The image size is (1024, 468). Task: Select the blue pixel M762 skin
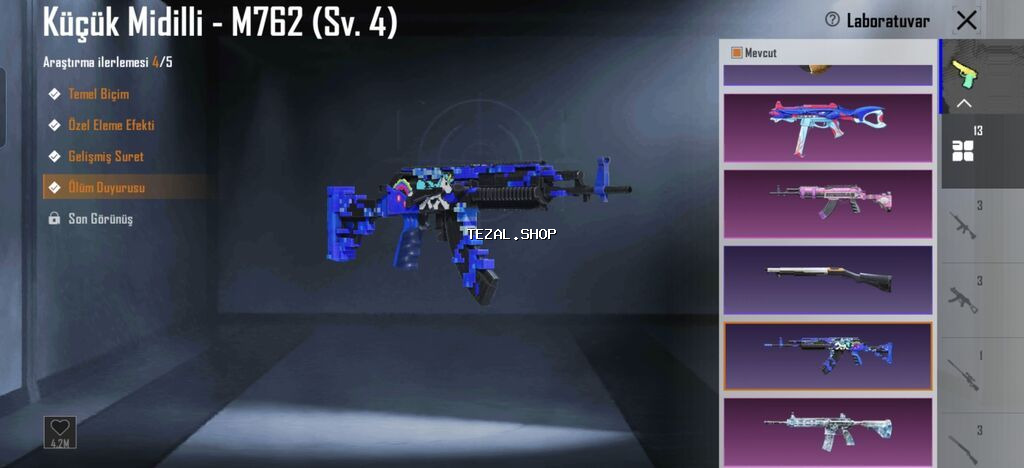click(827, 355)
